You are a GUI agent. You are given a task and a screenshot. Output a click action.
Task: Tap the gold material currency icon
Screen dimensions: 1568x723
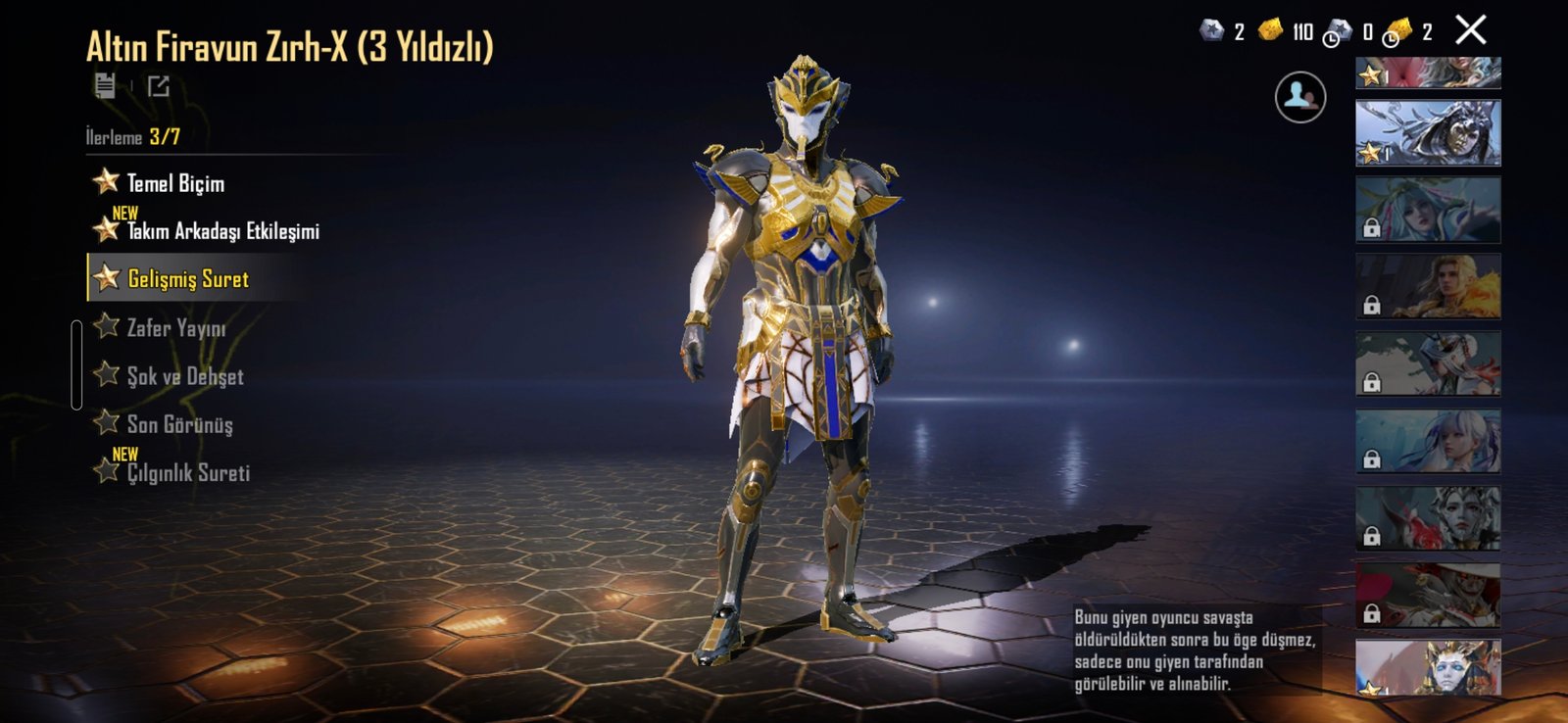pyautogui.click(x=1270, y=31)
